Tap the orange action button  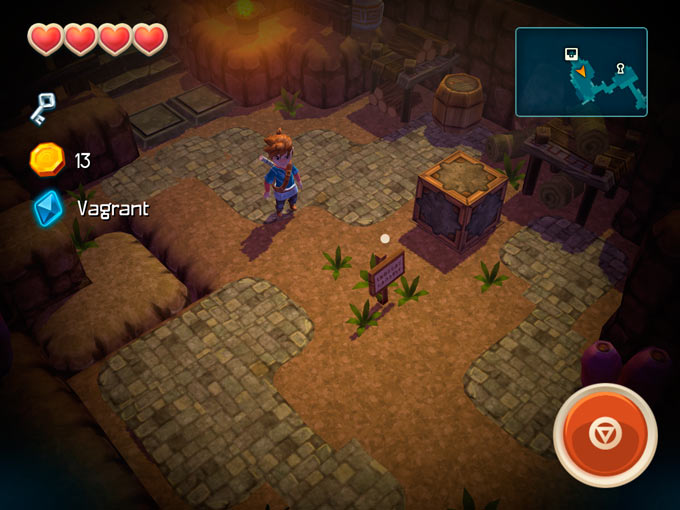(x=605, y=435)
